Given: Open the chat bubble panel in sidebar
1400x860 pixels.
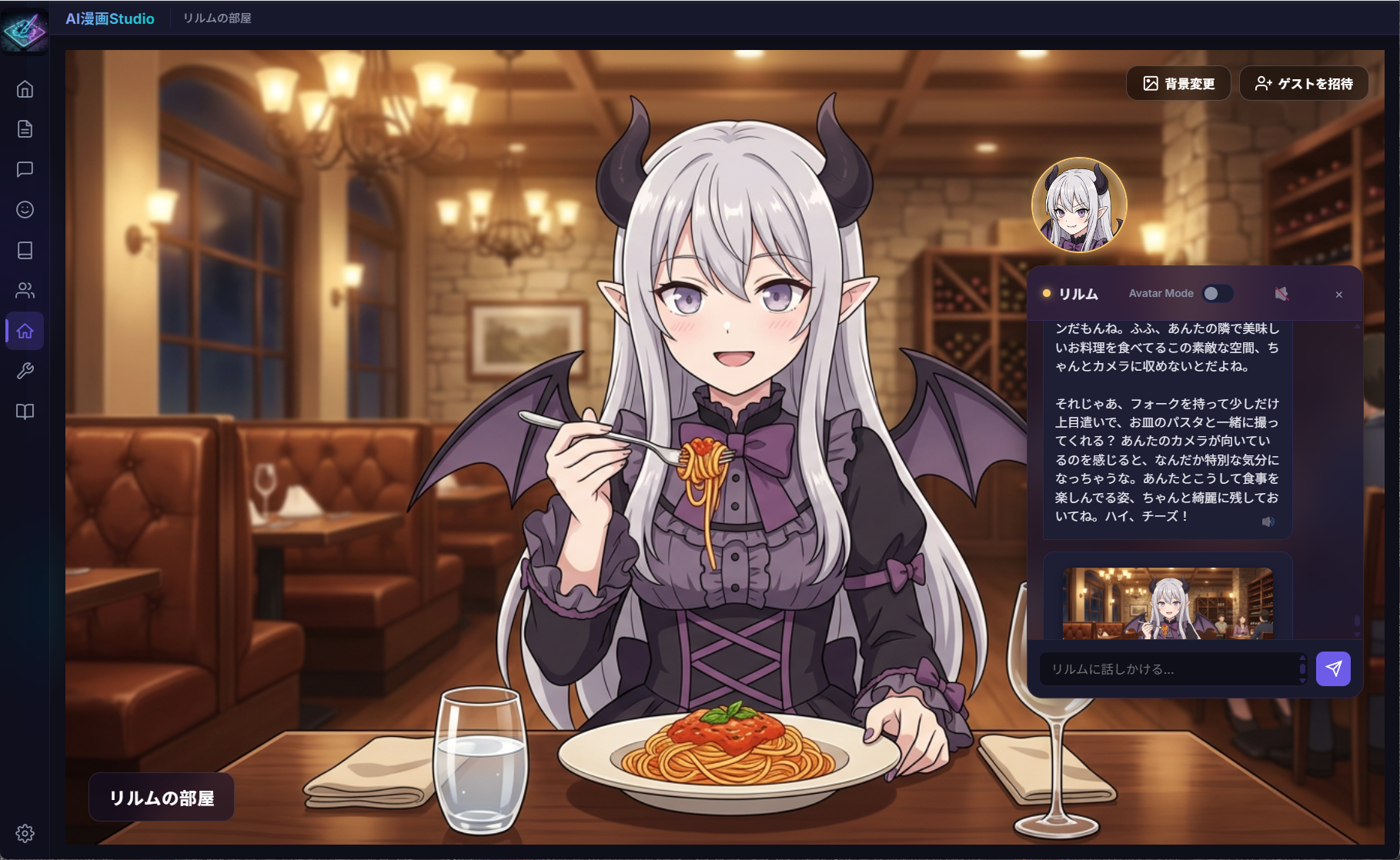Looking at the screenshot, I should (25, 170).
